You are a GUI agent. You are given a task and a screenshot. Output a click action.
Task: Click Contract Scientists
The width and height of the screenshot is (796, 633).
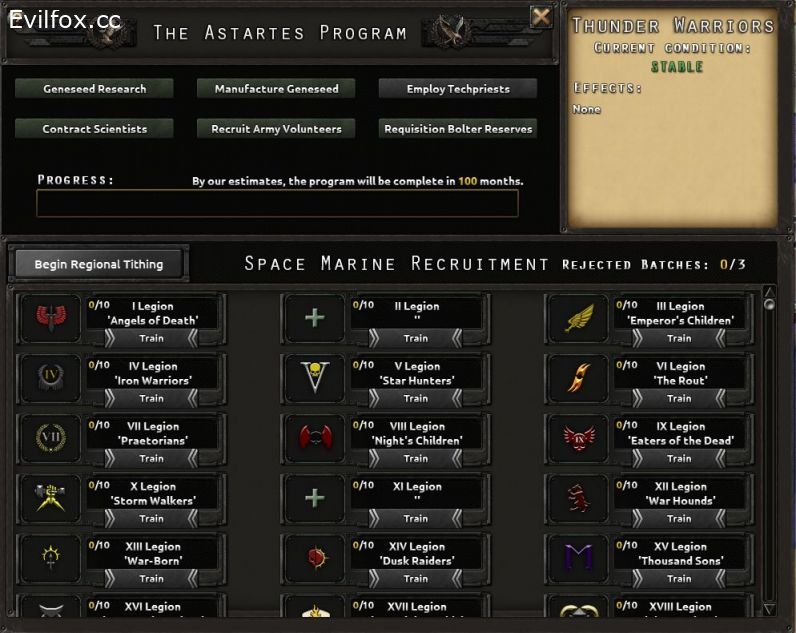[x=94, y=129]
